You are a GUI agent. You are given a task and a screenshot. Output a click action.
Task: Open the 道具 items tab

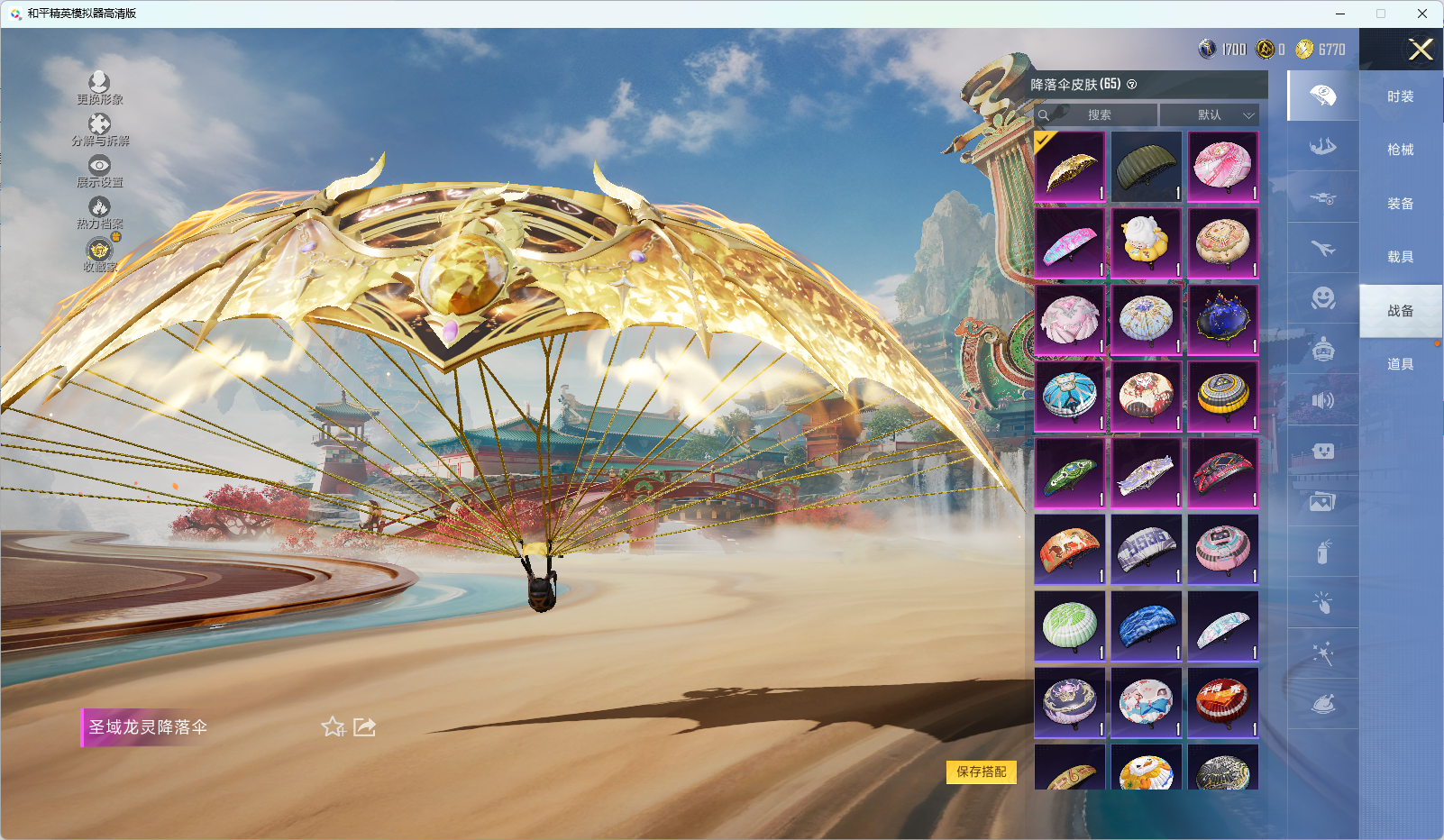[x=1400, y=364]
